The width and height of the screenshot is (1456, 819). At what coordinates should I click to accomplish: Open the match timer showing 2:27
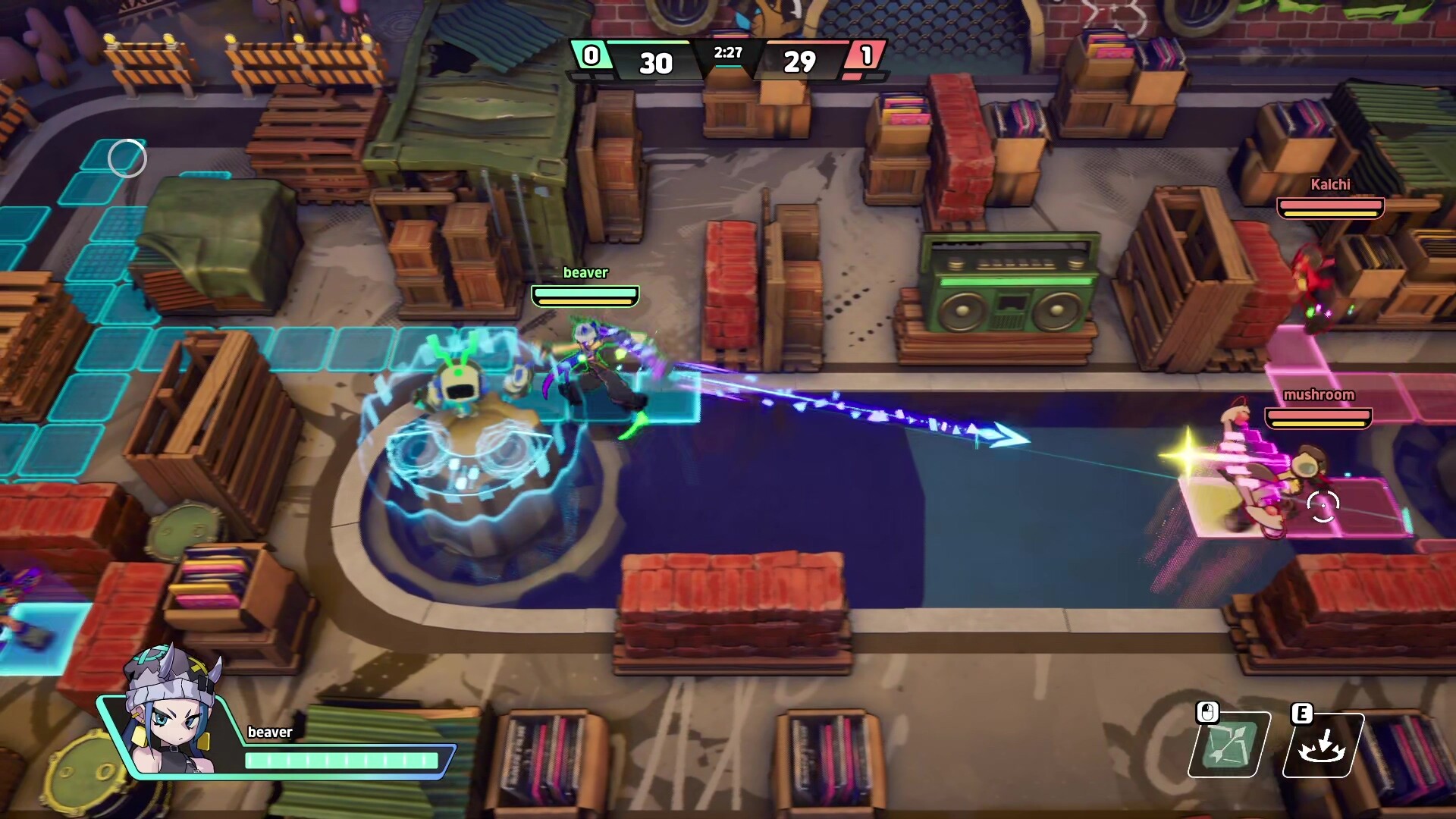click(728, 53)
